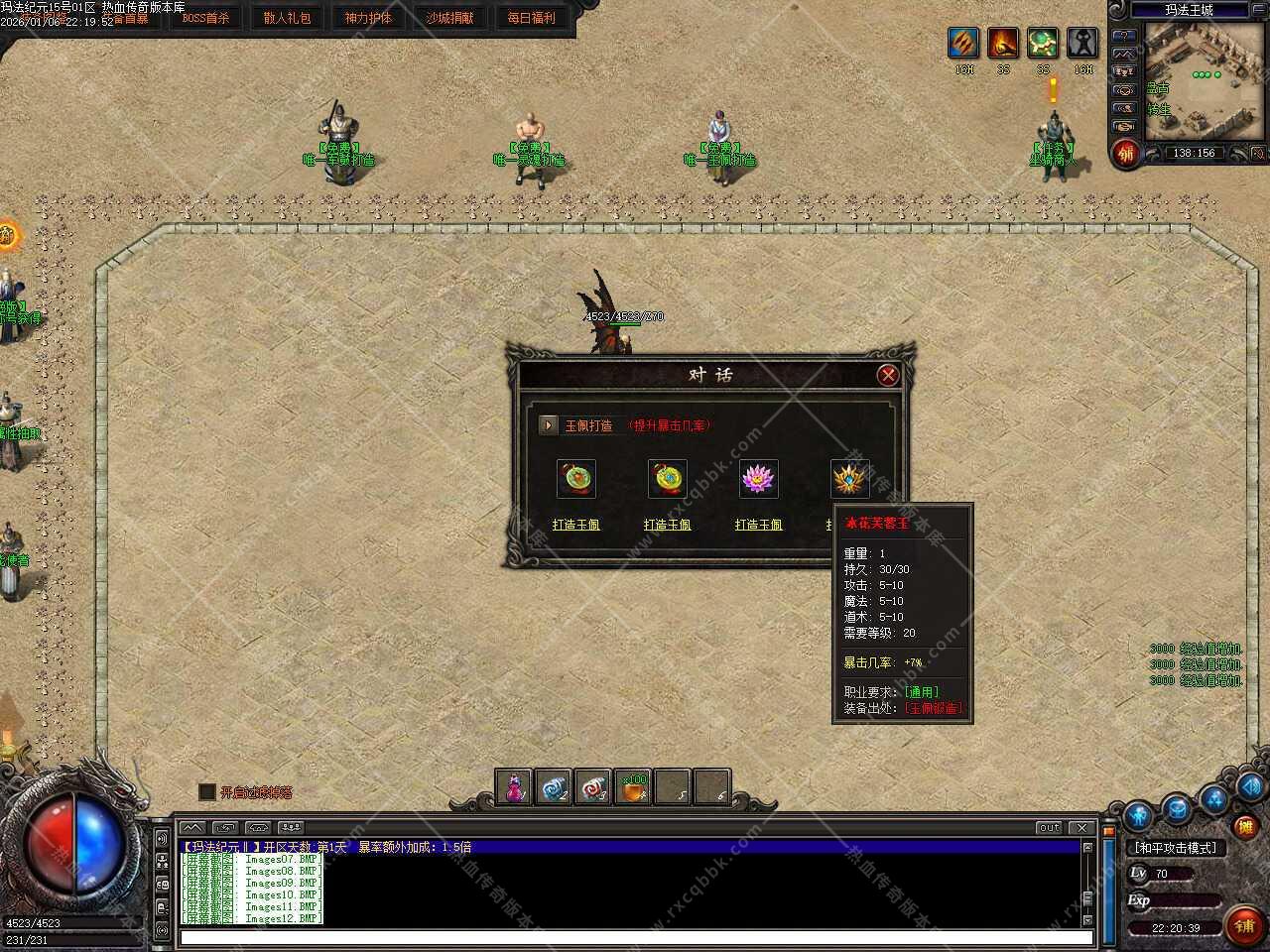Open the 神力护体 menu

tap(368, 18)
